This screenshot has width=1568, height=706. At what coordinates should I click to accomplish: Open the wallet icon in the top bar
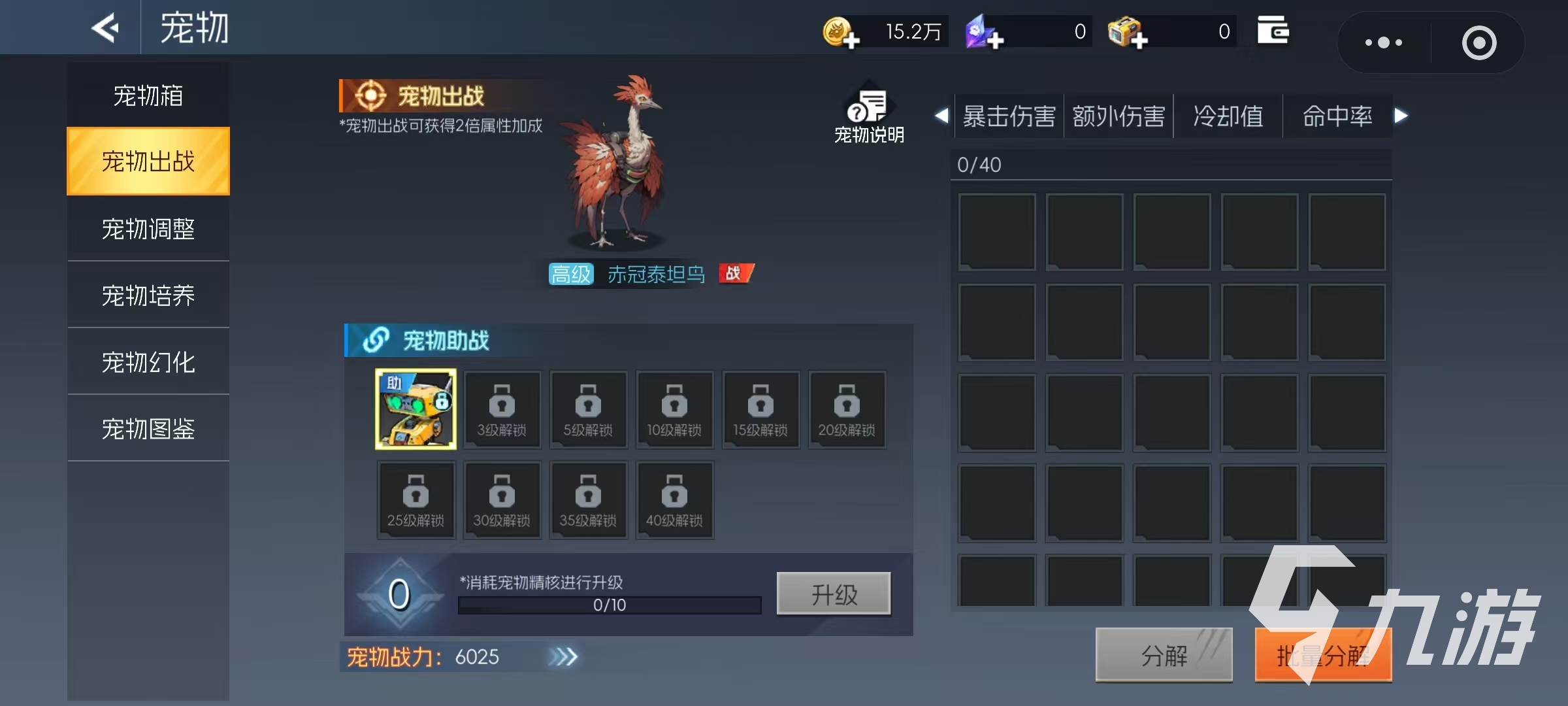tap(1273, 30)
